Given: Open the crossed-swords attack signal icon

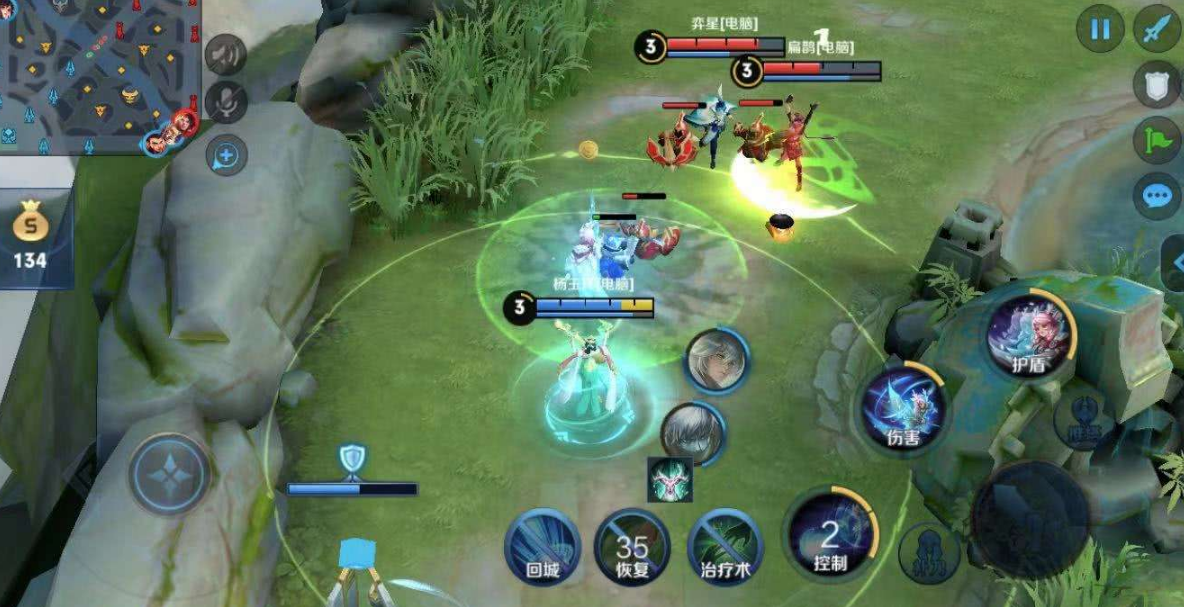Looking at the screenshot, I should [x=1158, y=29].
